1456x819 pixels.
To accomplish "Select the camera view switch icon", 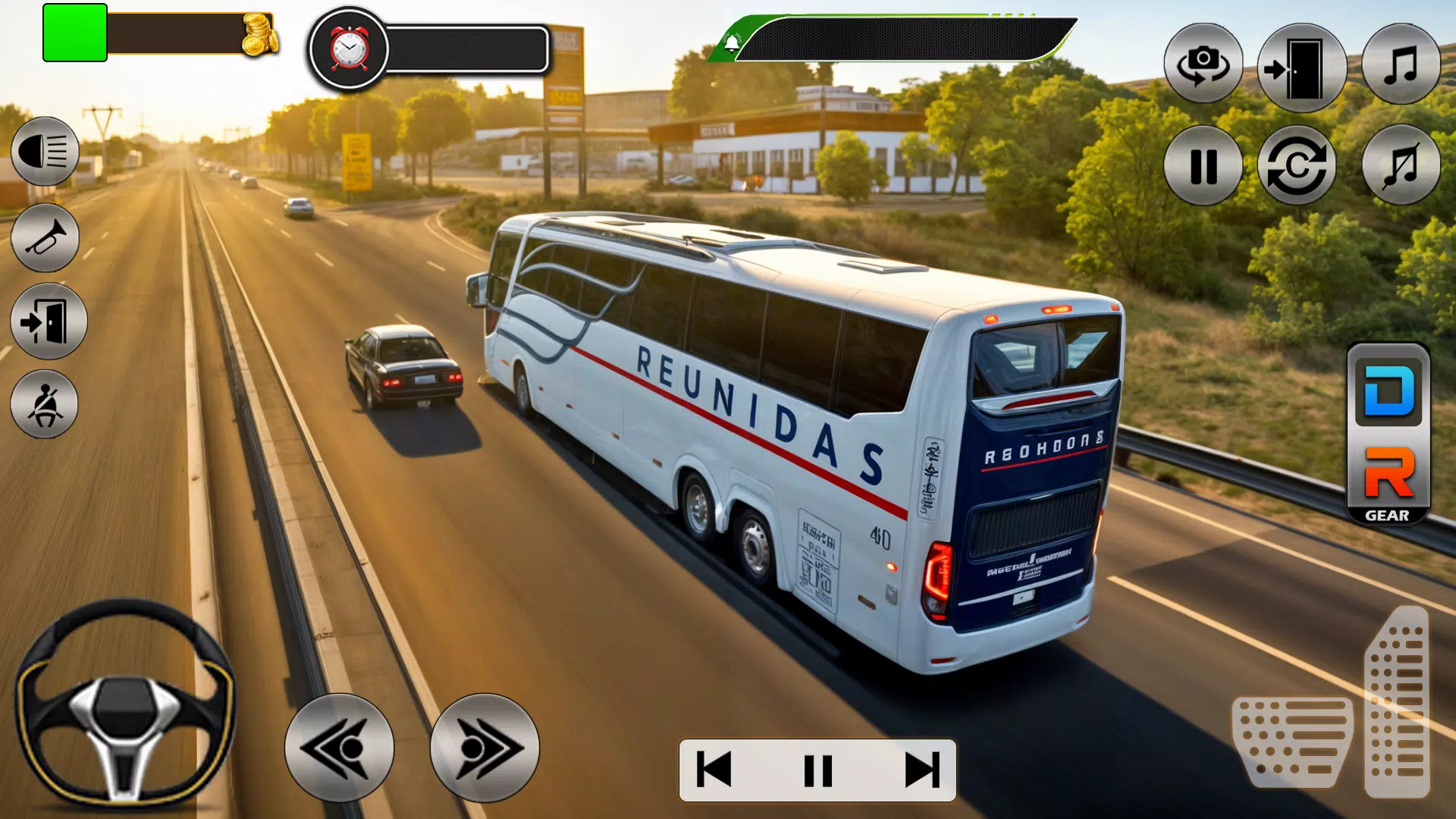I will tap(1203, 64).
